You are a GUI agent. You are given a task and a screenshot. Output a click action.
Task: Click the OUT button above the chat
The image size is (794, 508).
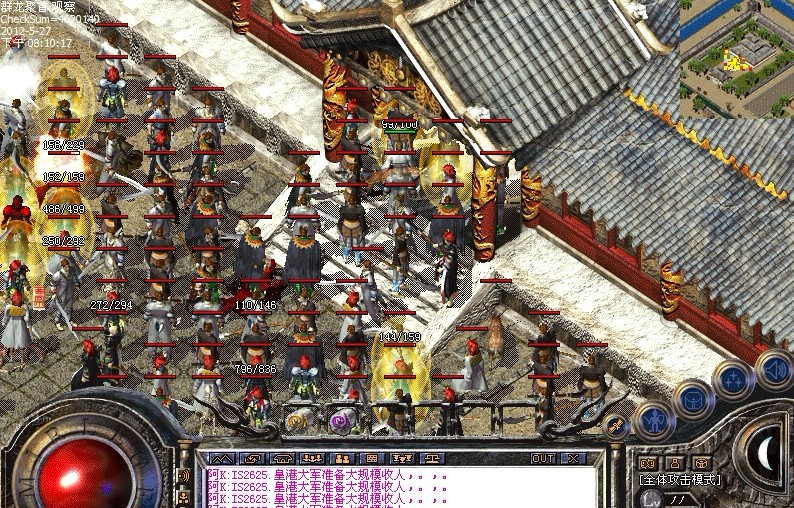pos(543,458)
